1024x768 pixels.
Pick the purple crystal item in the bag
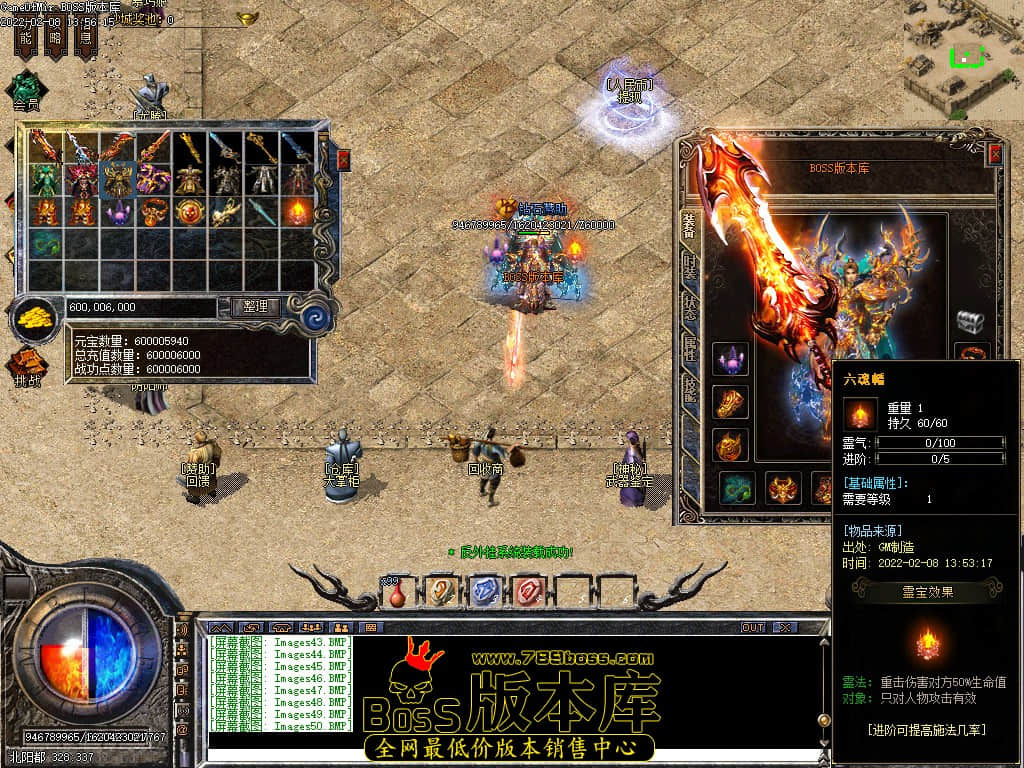coord(117,211)
